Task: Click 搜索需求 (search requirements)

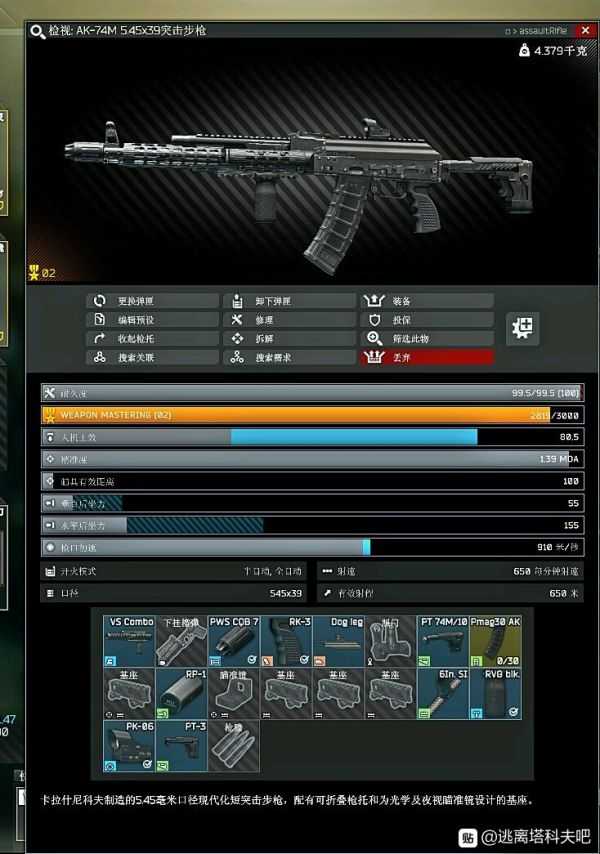Action: [289, 358]
